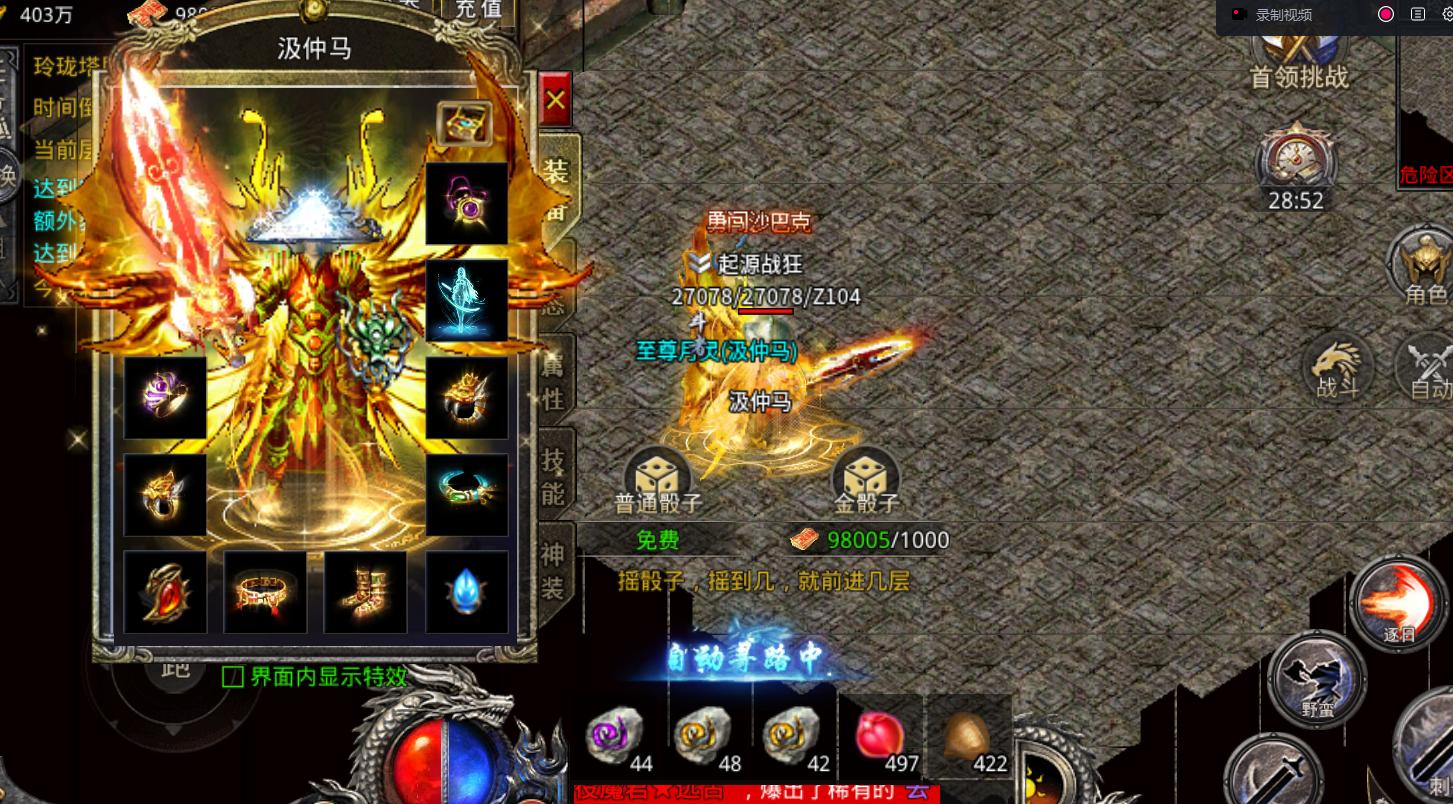Click the chest icon above the equipment grid
The image size is (1453, 804).
point(463,121)
